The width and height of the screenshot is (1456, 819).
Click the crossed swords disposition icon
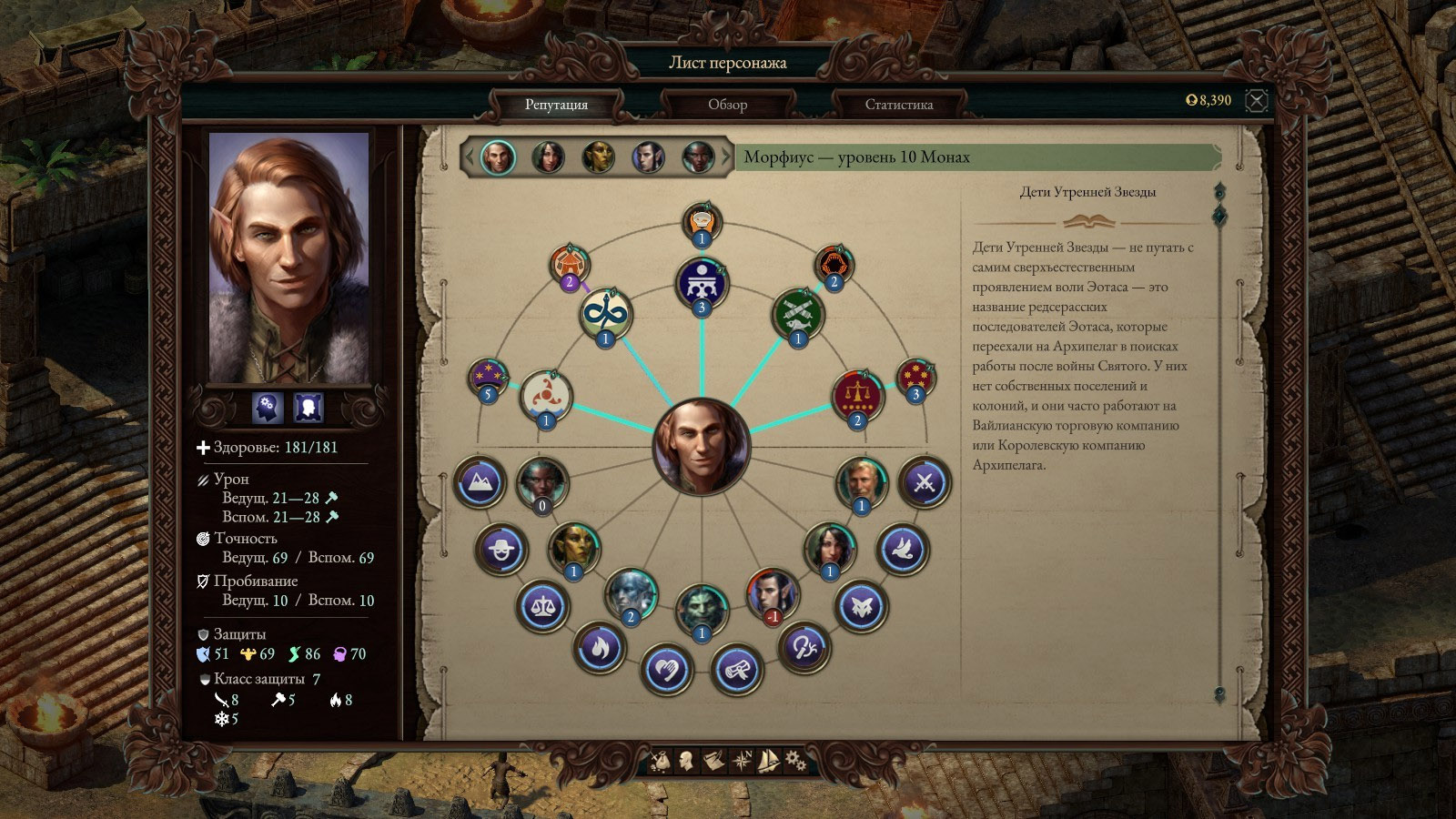click(924, 481)
